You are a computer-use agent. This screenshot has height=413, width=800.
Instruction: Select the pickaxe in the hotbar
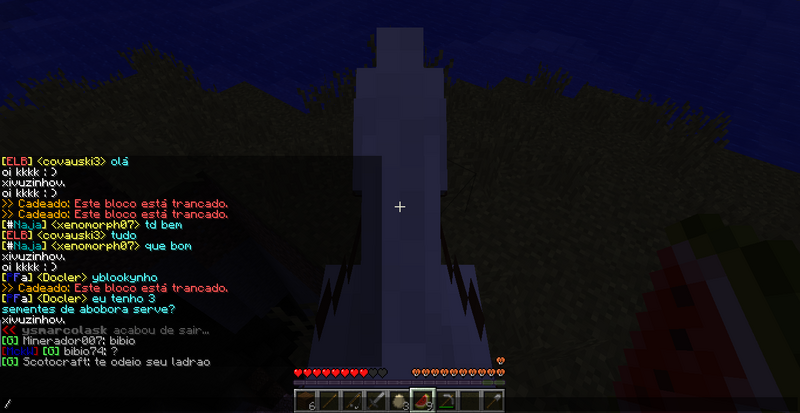click(x=445, y=401)
